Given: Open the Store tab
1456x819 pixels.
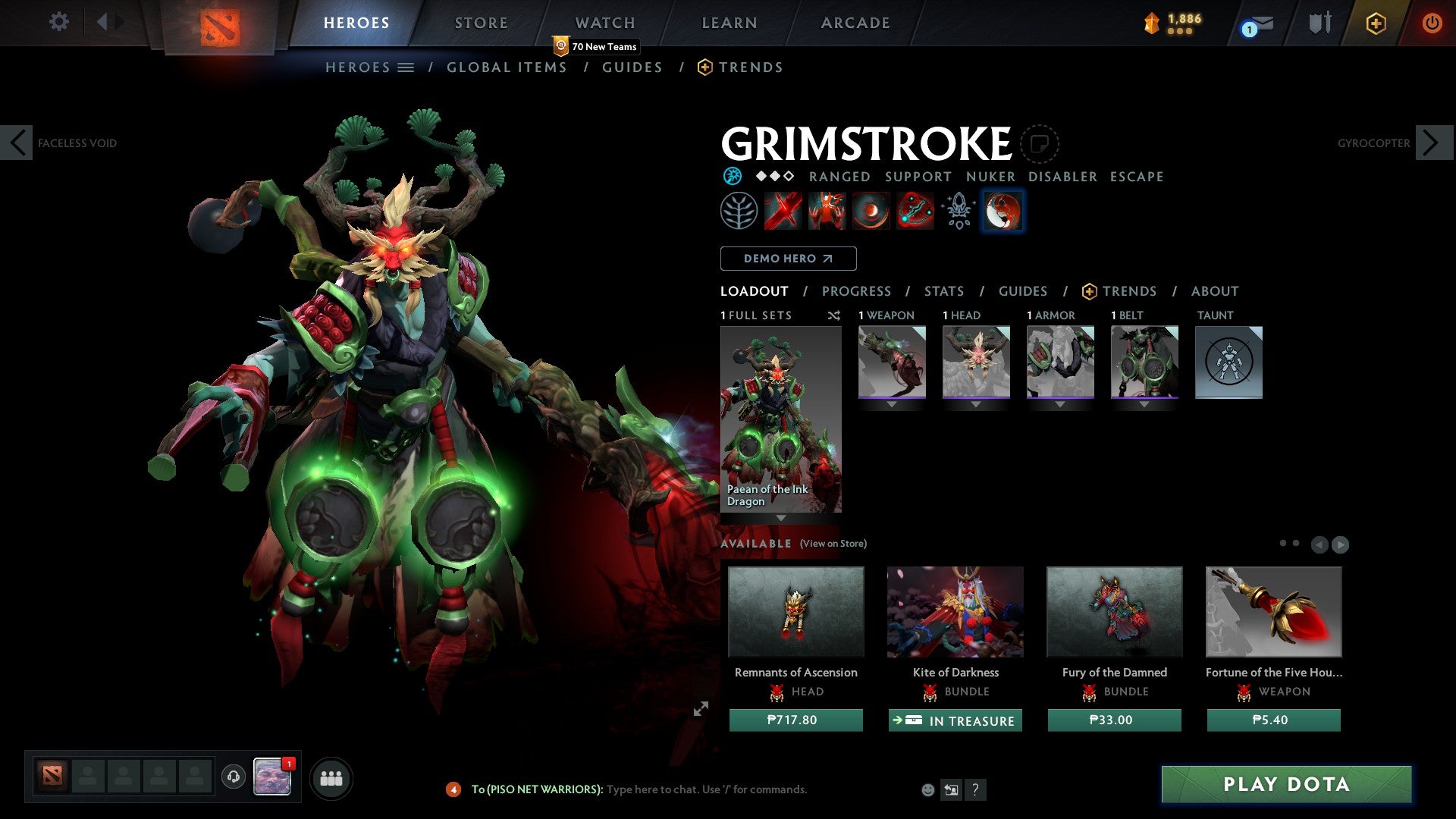Looking at the screenshot, I should (x=481, y=23).
